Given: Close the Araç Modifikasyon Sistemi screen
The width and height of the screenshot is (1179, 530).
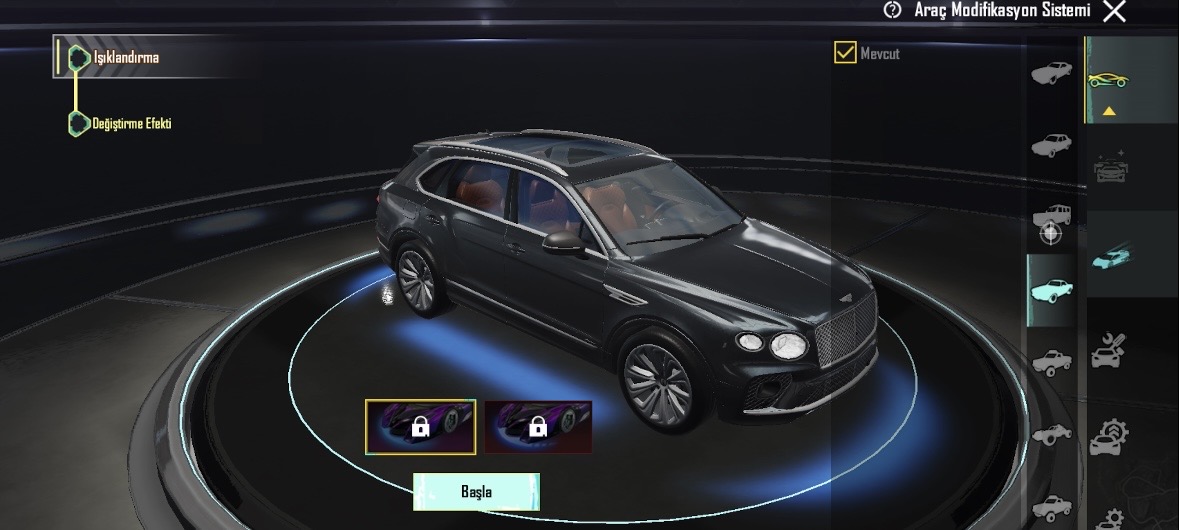Looking at the screenshot, I should point(1114,11).
